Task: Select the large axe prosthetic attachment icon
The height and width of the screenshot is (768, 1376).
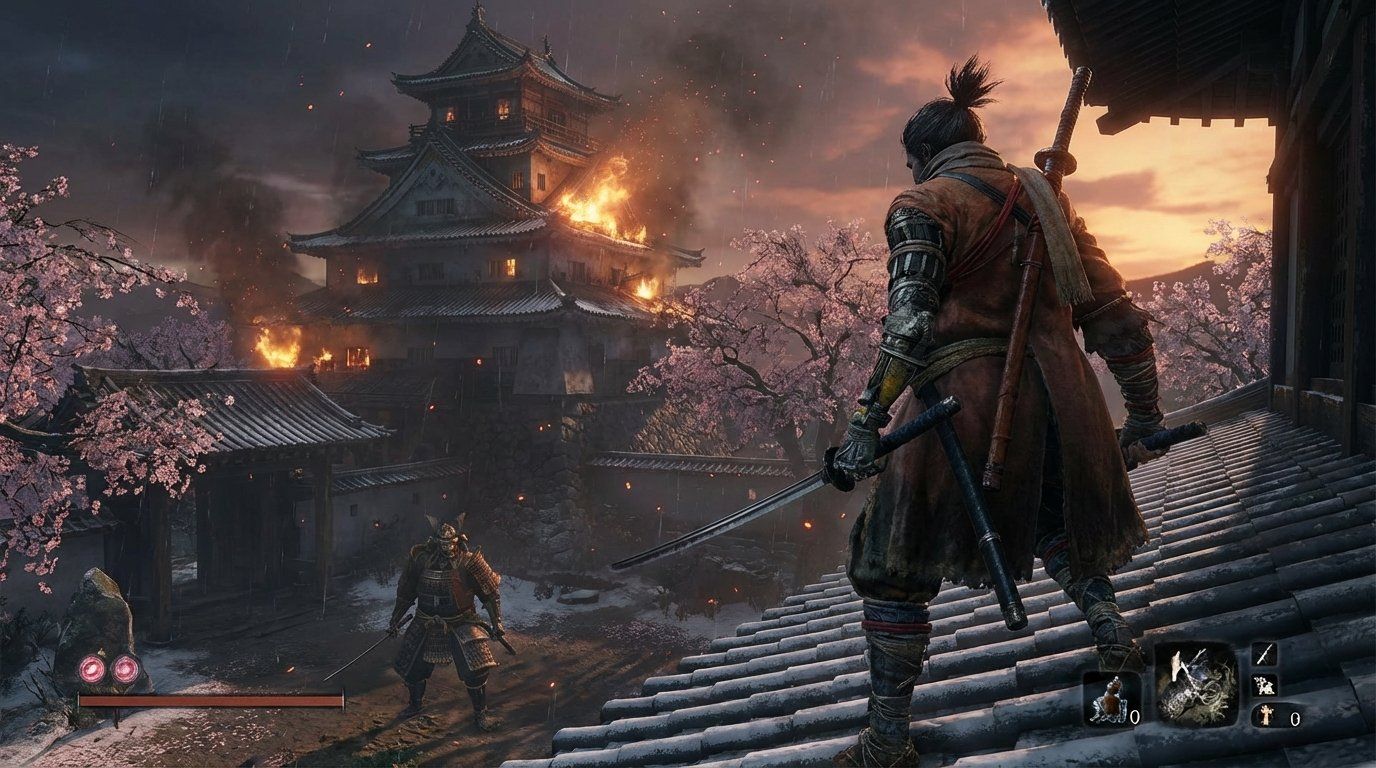Action: [1195, 687]
